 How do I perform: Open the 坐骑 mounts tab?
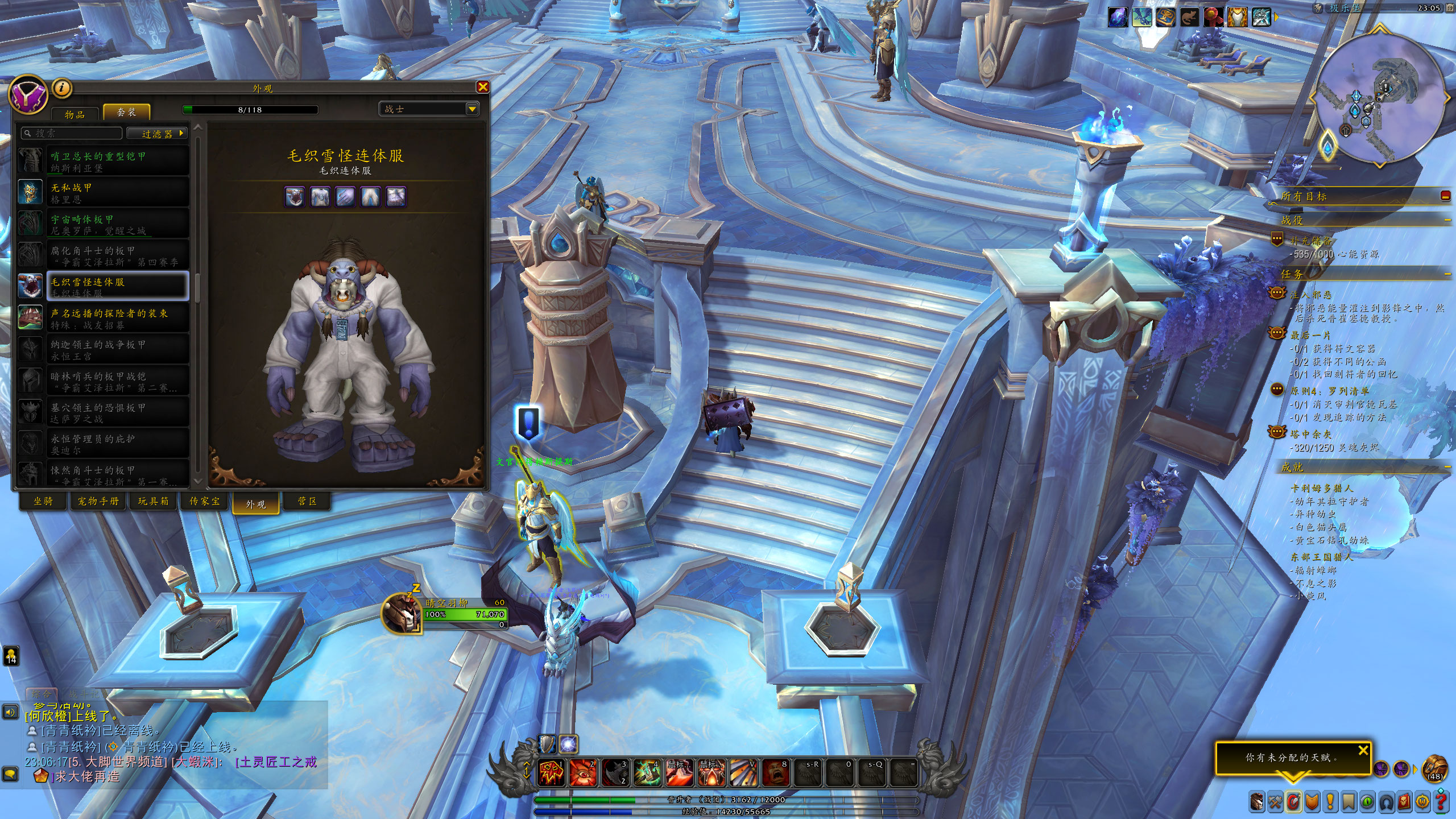pos(43,501)
